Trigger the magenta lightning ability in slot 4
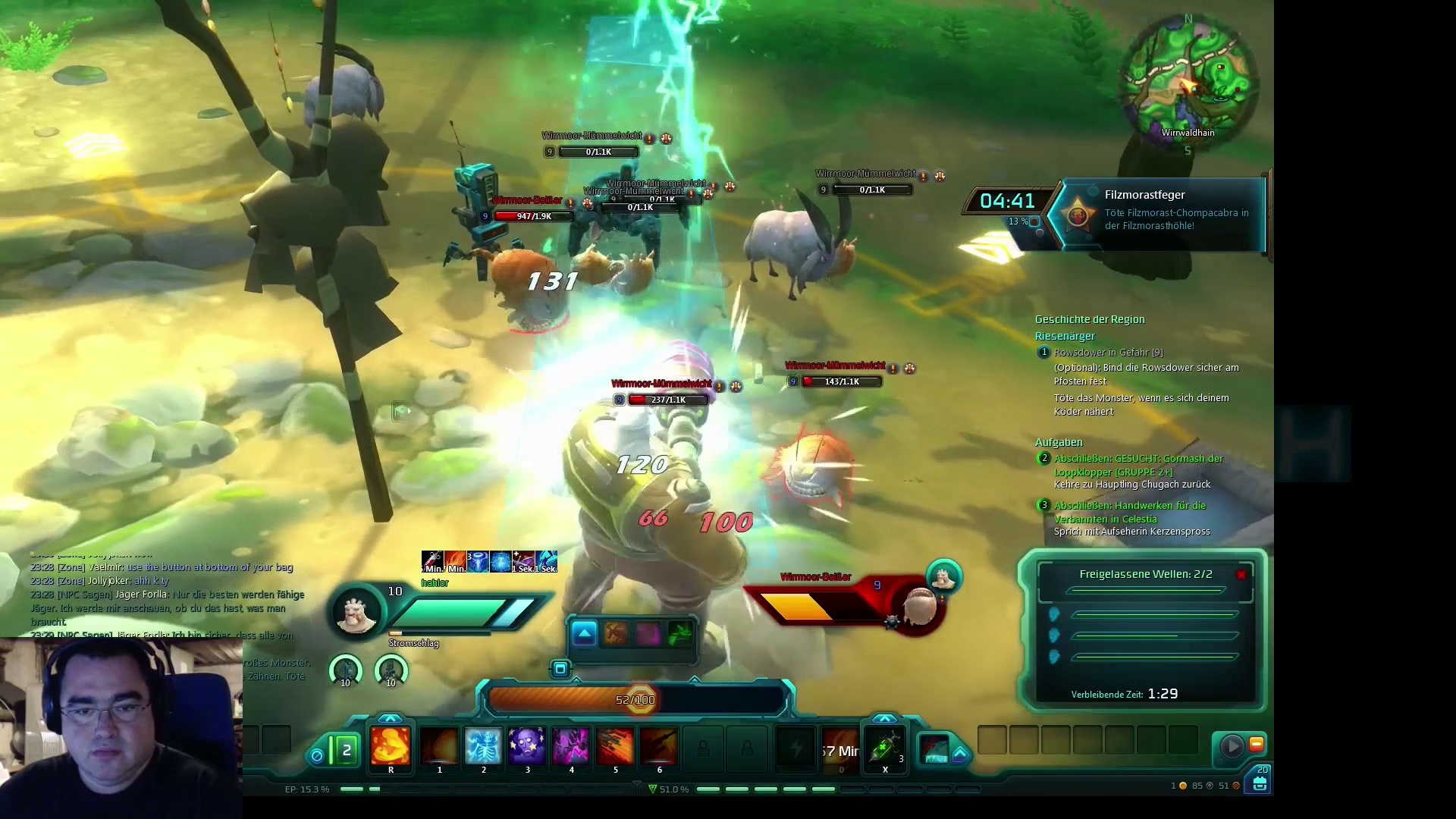This screenshot has height=819, width=1456. pyautogui.click(x=571, y=746)
